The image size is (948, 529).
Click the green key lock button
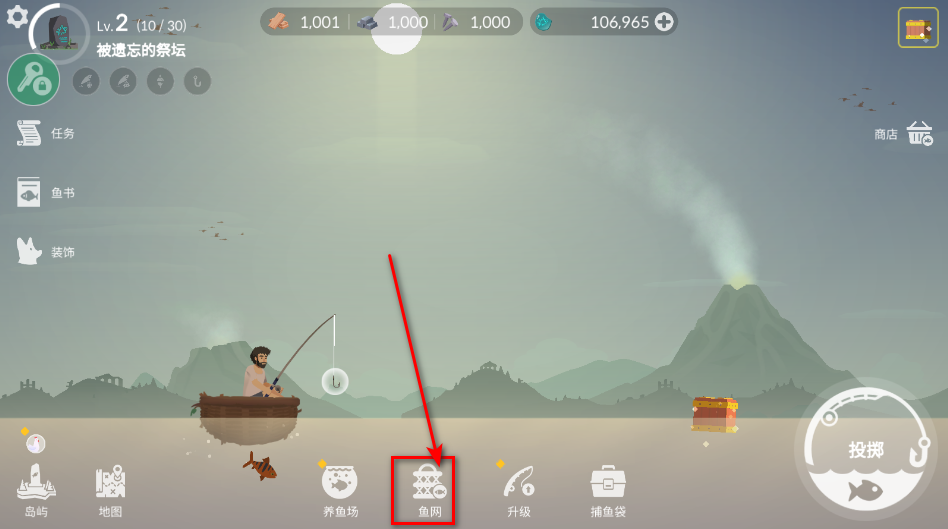point(33,80)
